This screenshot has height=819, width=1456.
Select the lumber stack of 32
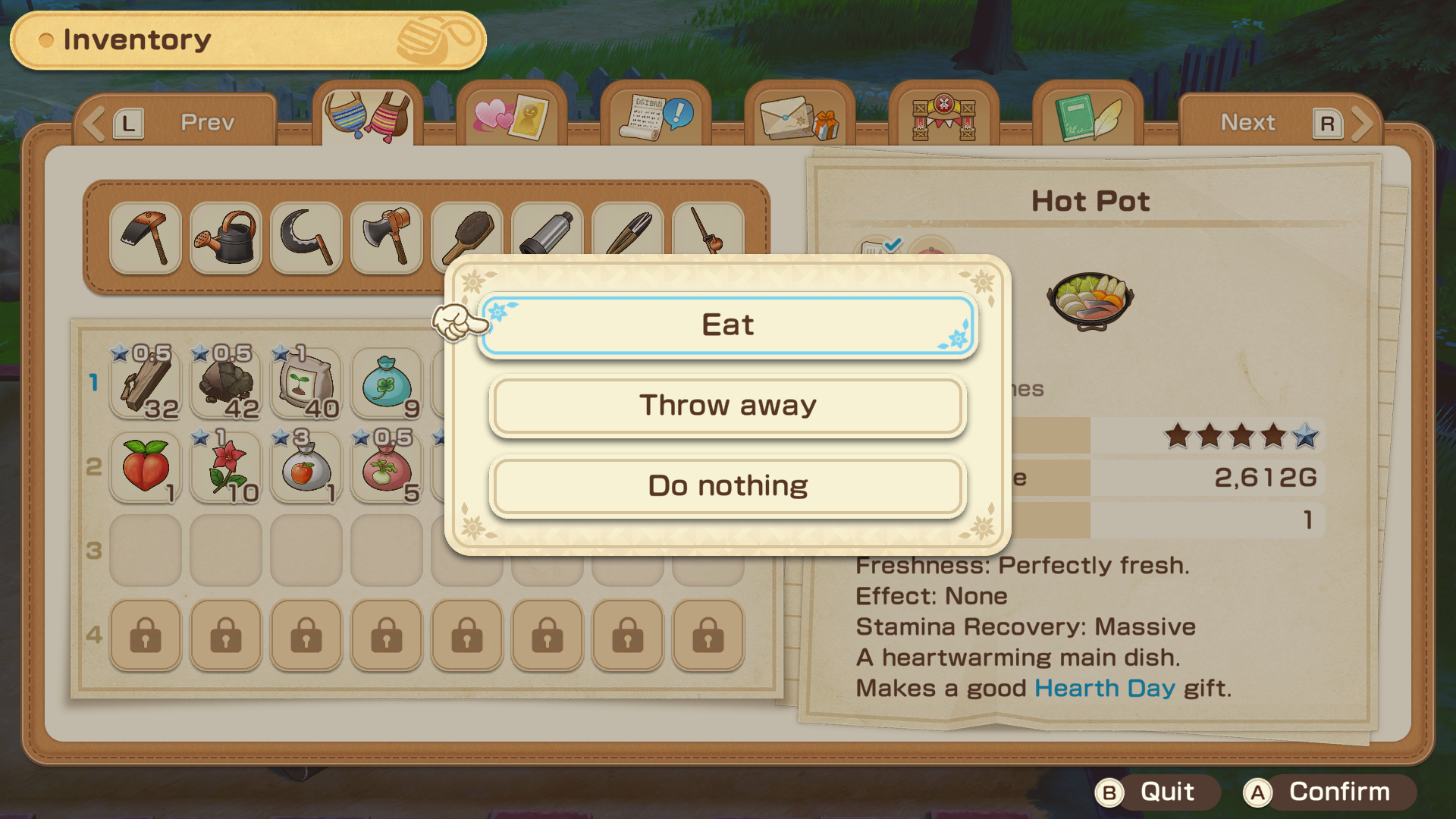click(x=146, y=383)
